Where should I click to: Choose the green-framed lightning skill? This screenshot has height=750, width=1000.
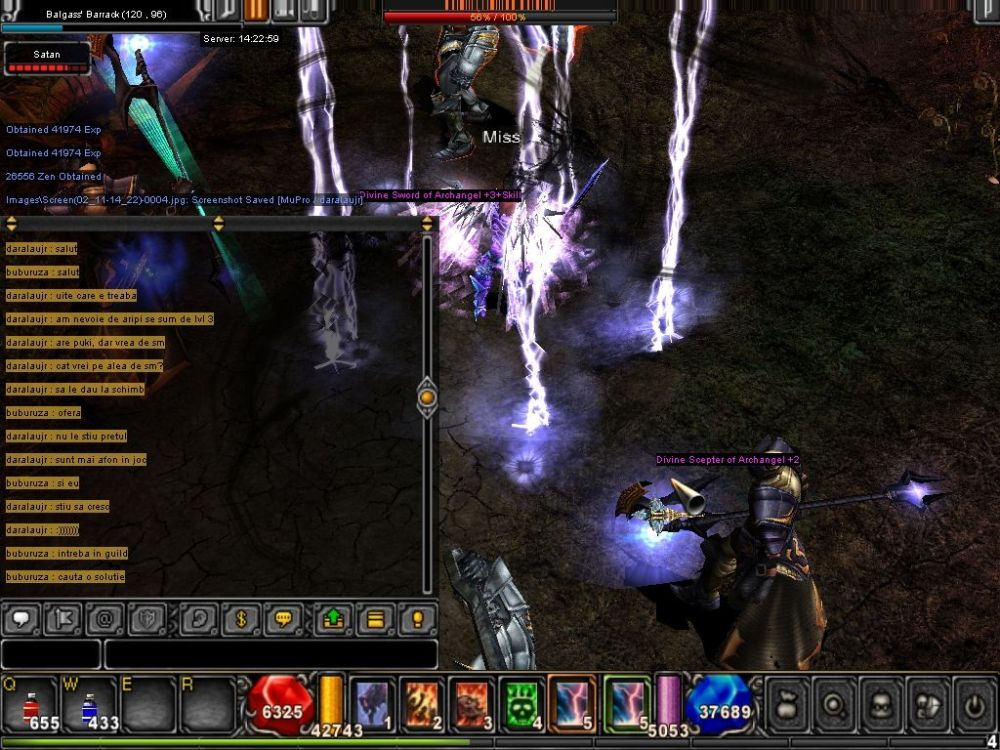click(627, 704)
